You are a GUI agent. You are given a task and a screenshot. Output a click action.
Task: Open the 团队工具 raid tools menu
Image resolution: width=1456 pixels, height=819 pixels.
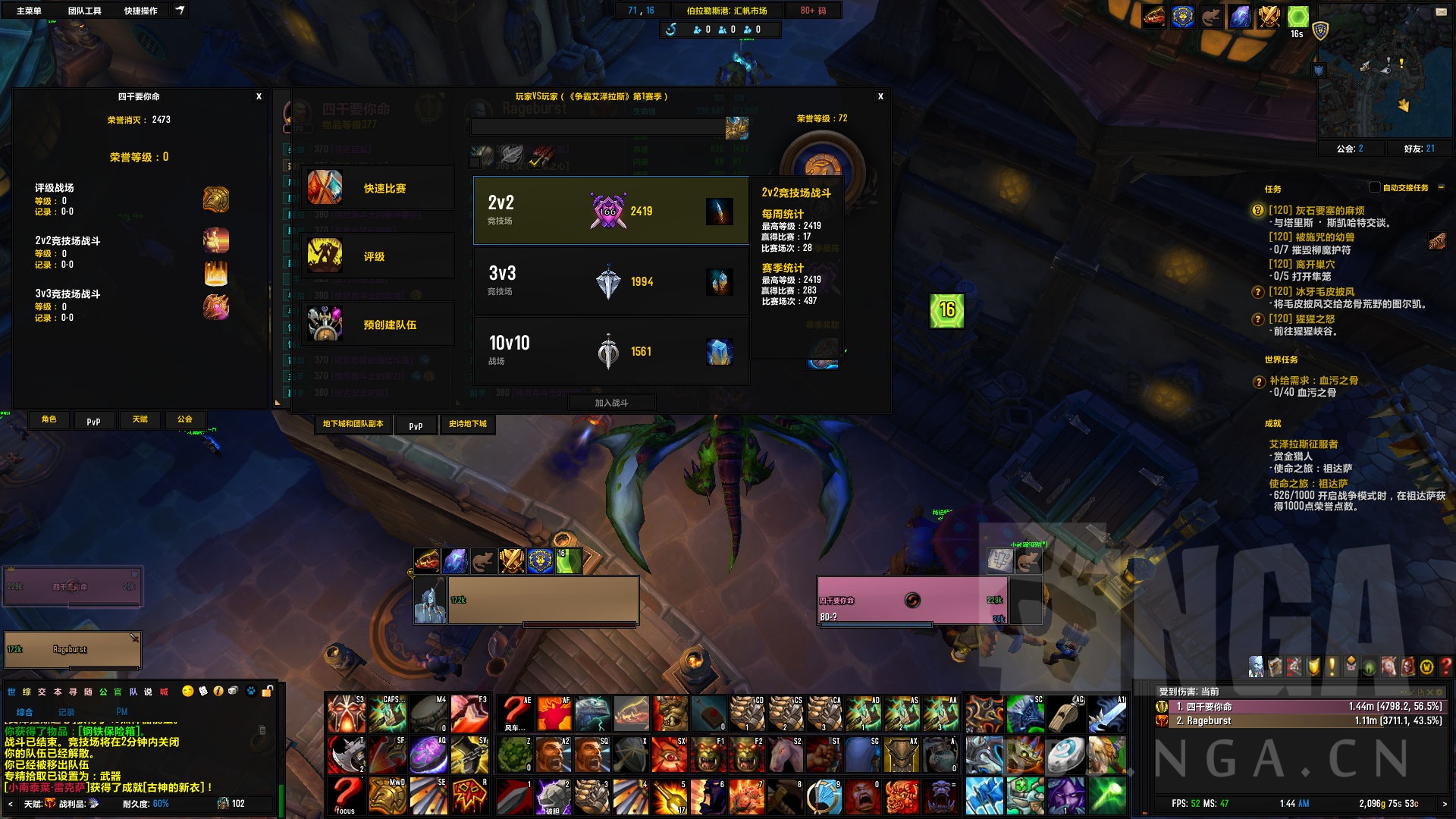[84, 11]
